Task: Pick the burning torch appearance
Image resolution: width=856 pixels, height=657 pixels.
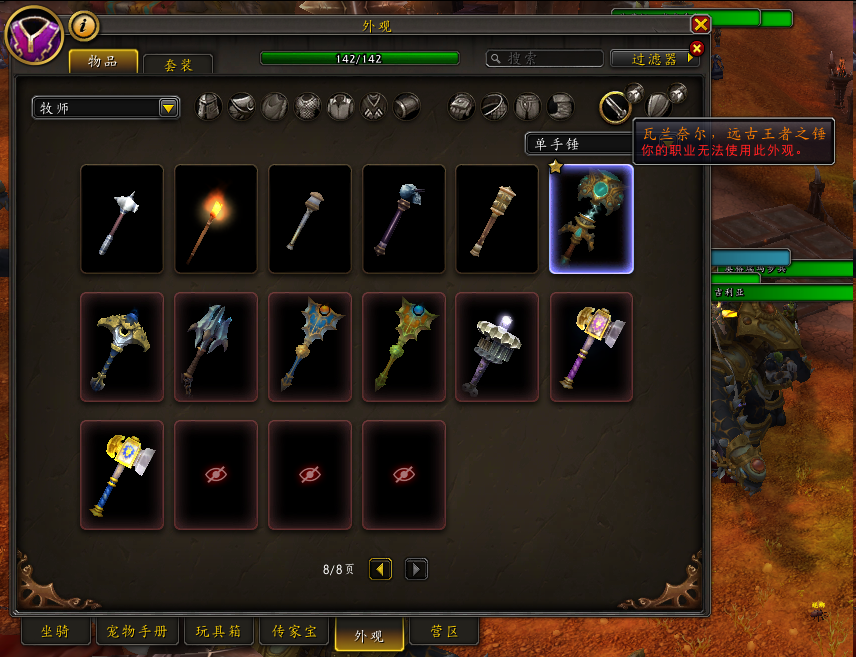Action: tap(216, 219)
